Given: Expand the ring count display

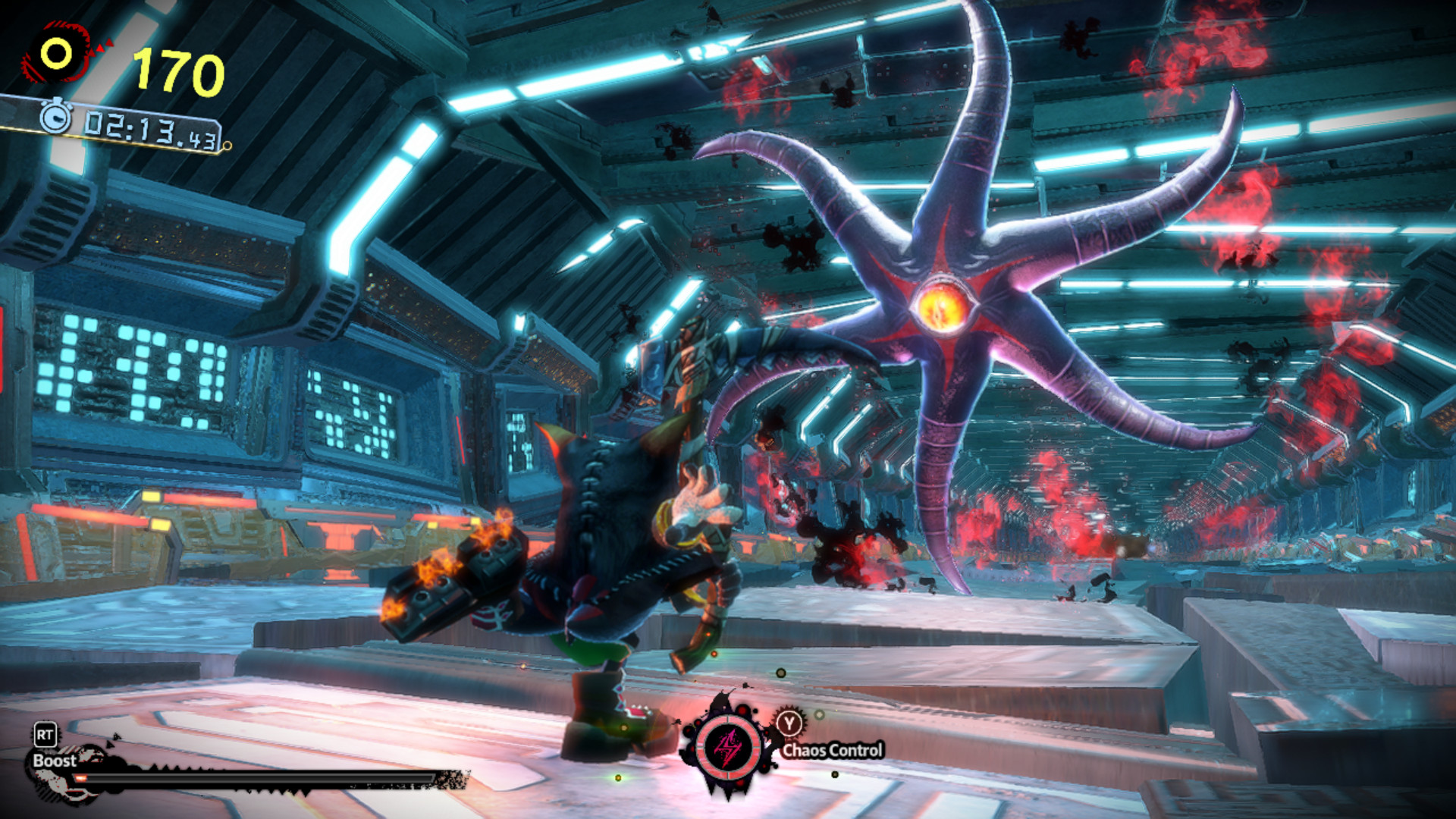Looking at the screenshot, I should 176,70.
